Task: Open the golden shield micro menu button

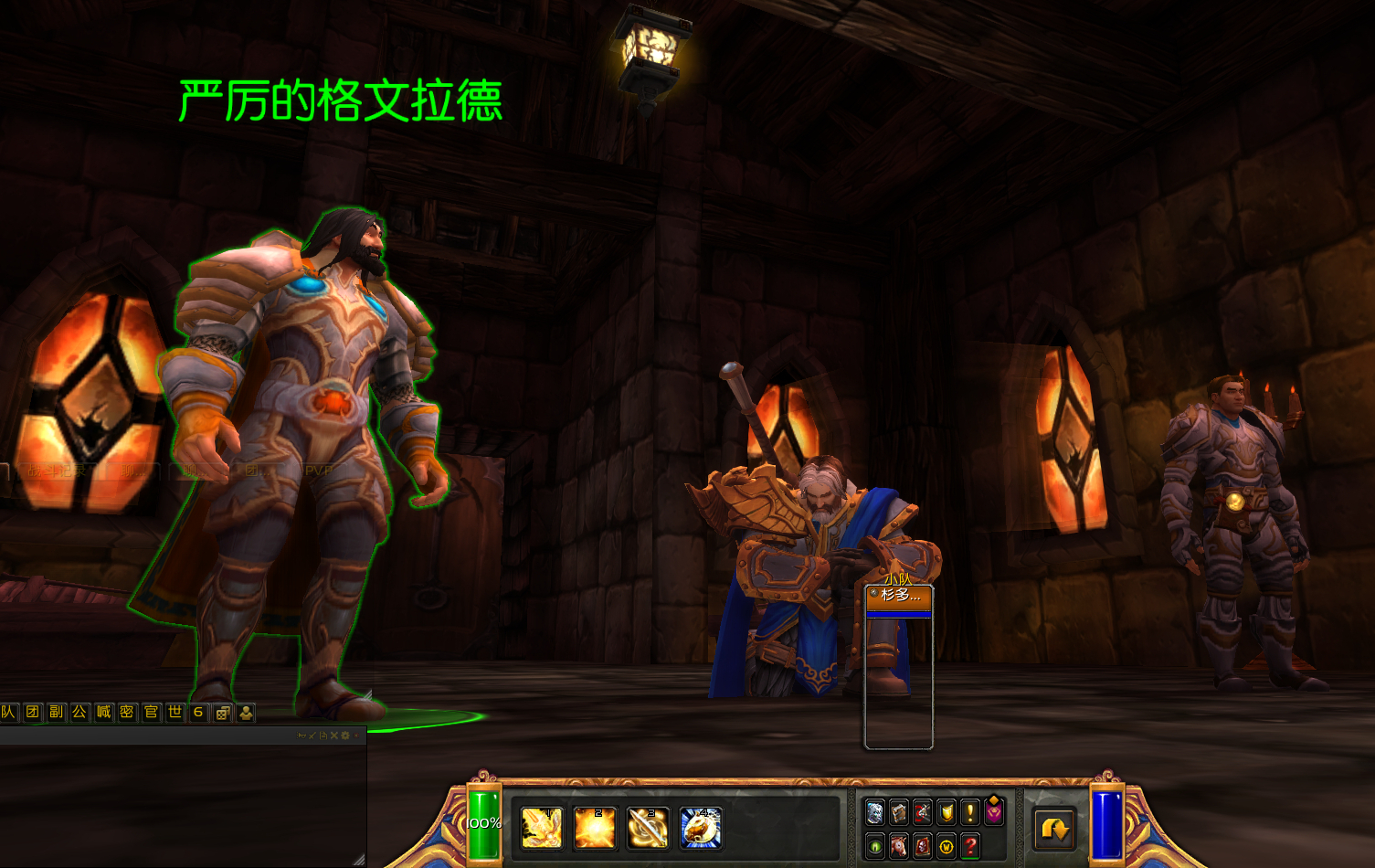Action: pos(947,812)
